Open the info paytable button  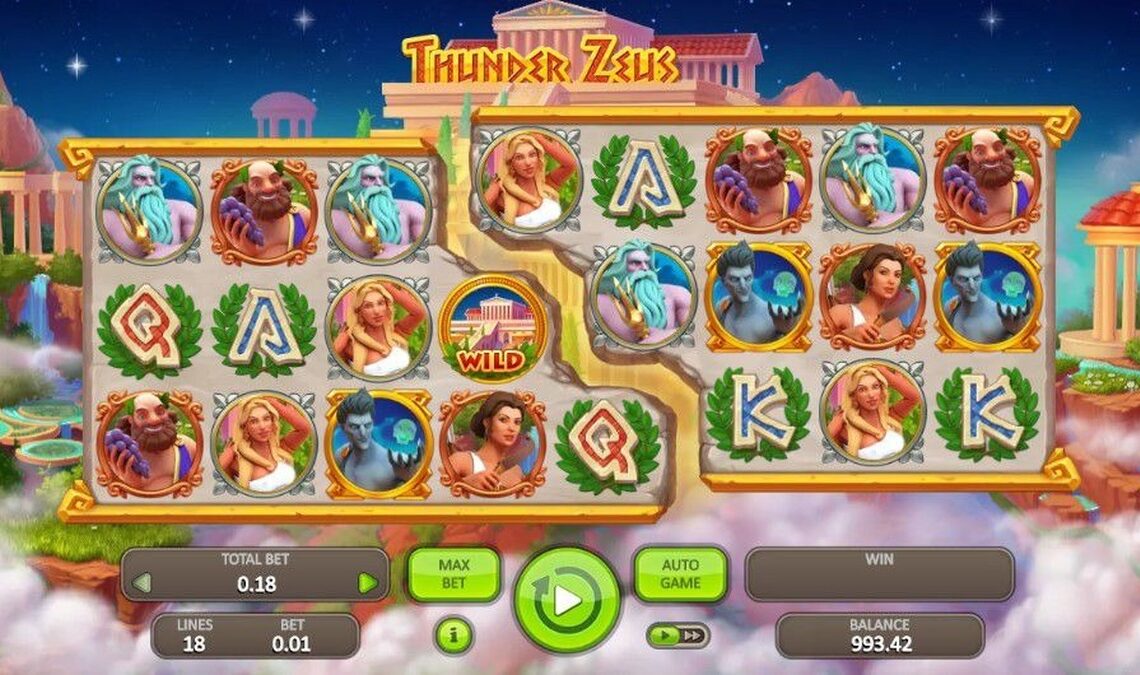[x=453, y=636]
